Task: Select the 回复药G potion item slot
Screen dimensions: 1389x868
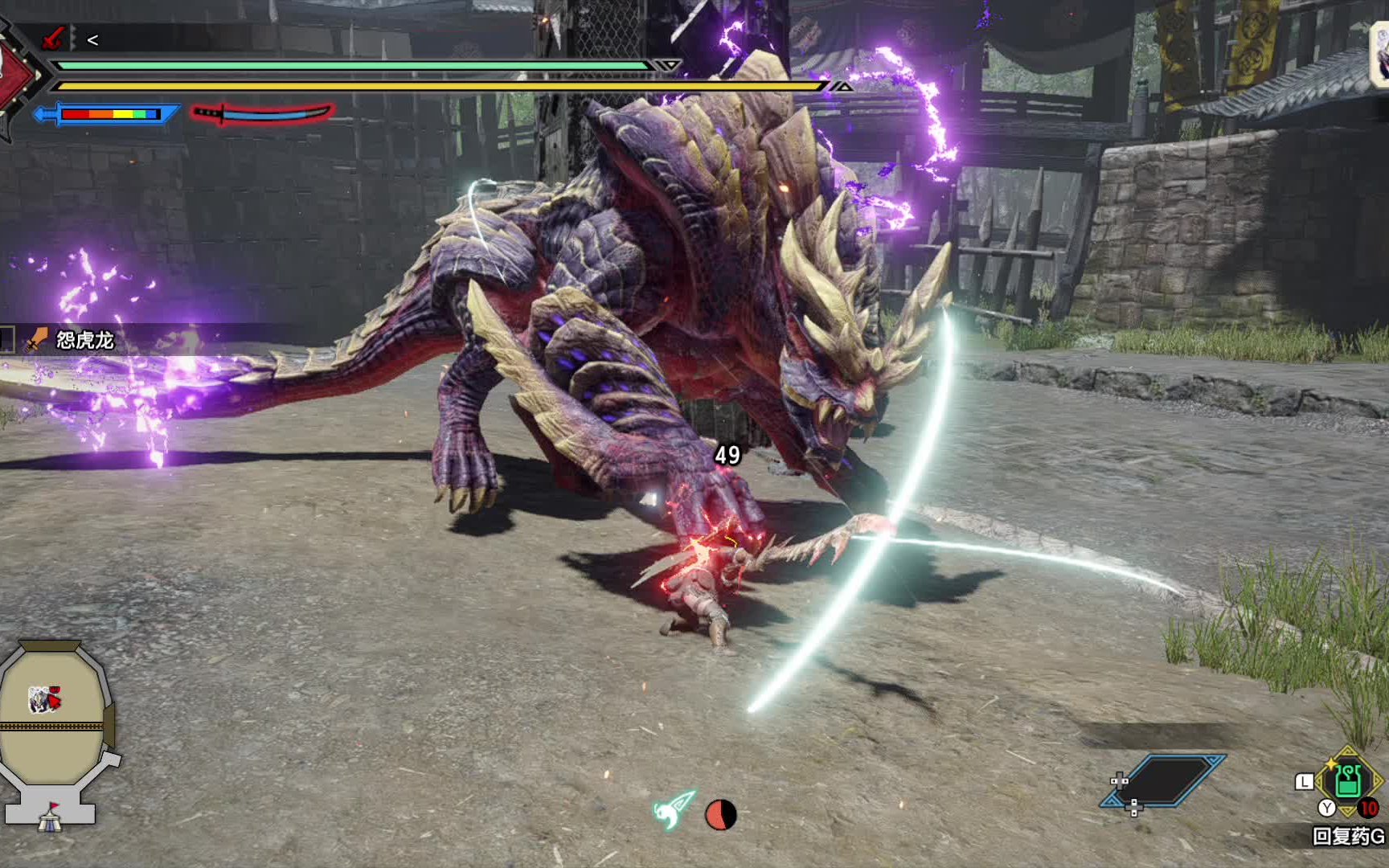Action: point(1348,780)
